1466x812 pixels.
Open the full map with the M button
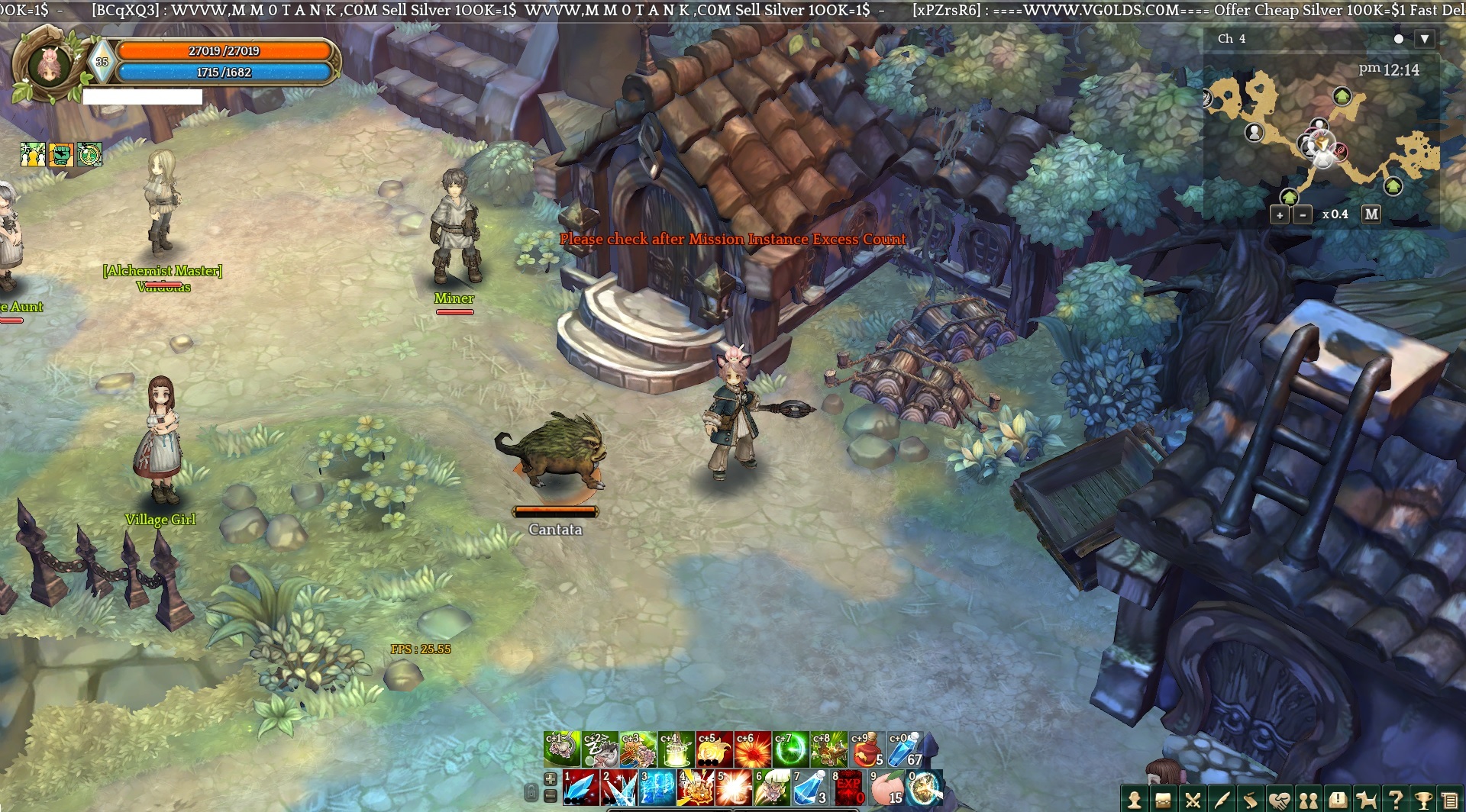pyautogui.click(x=1371, y=214)
